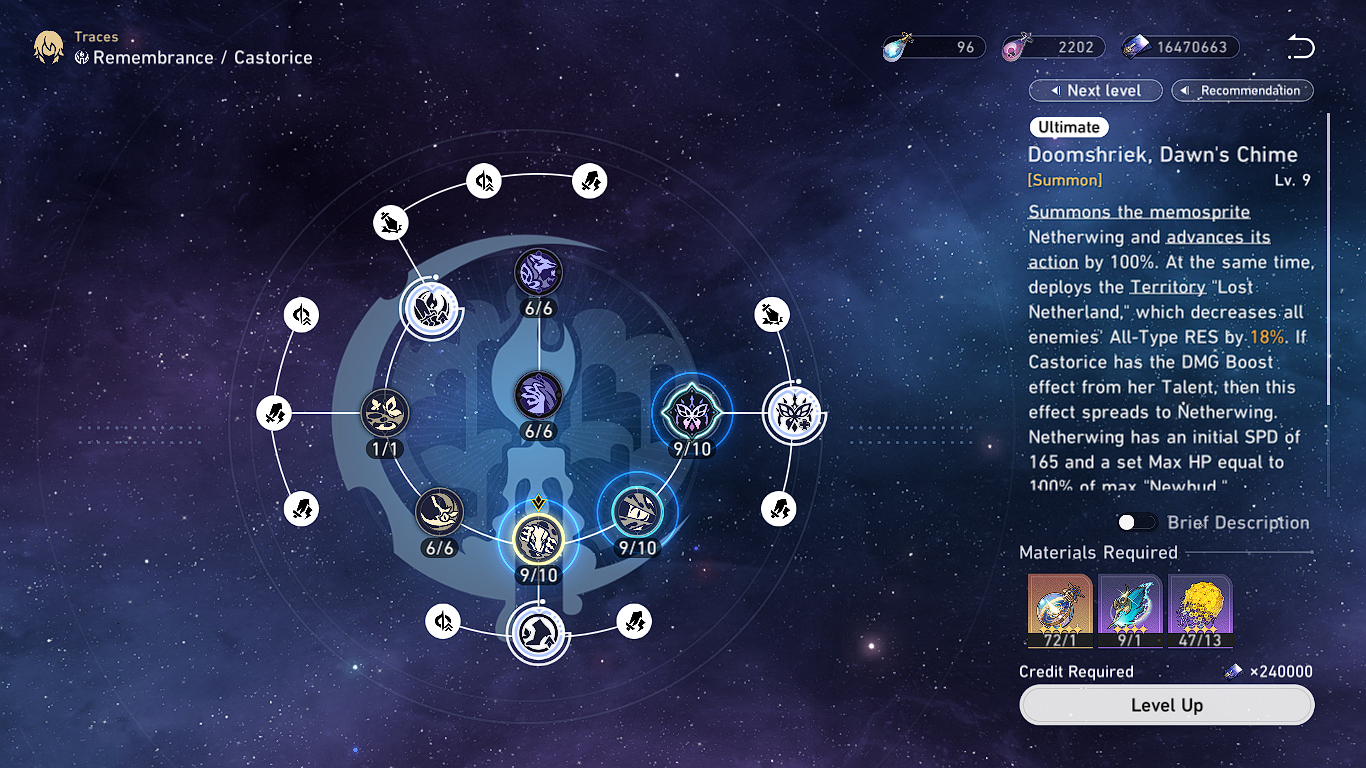
Task: Open the bonus ability node at bottom center
Action: coord(538,635)
